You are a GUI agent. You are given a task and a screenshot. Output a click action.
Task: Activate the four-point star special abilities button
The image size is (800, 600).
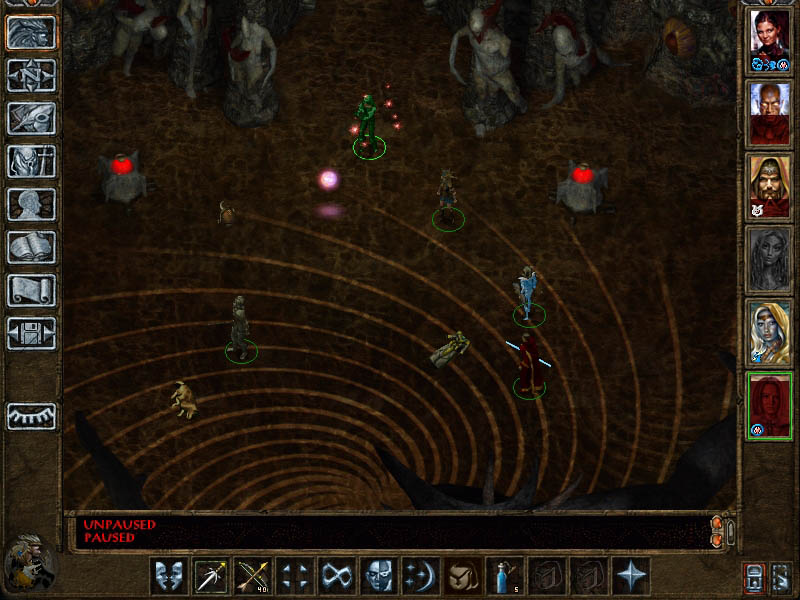630,576
